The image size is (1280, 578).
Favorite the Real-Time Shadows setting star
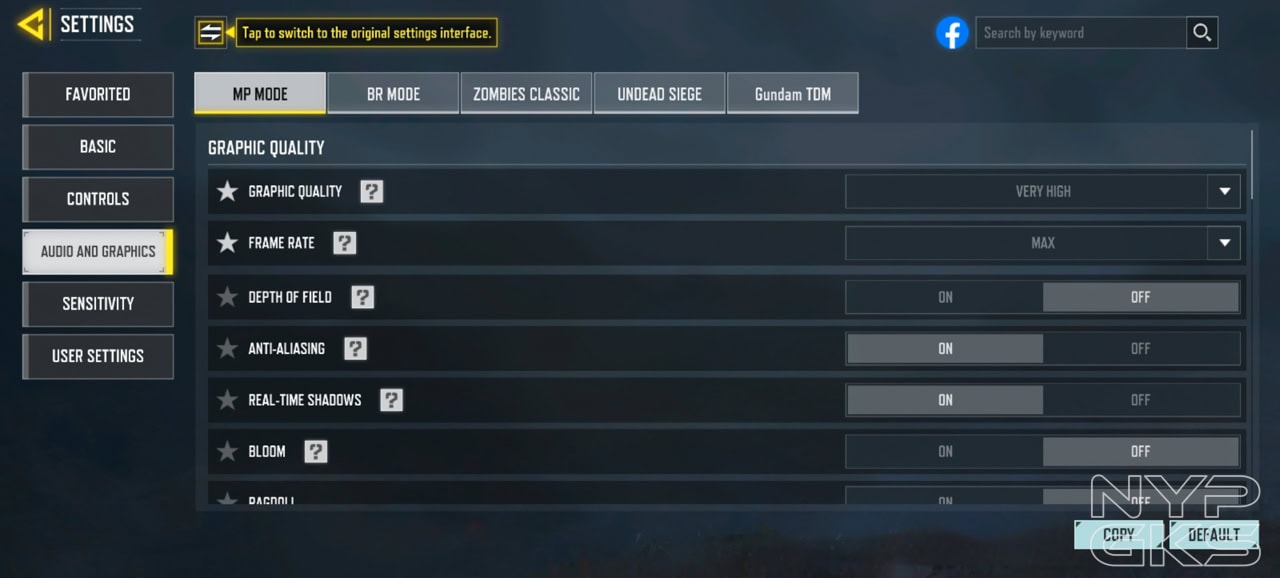pos(227,400)
